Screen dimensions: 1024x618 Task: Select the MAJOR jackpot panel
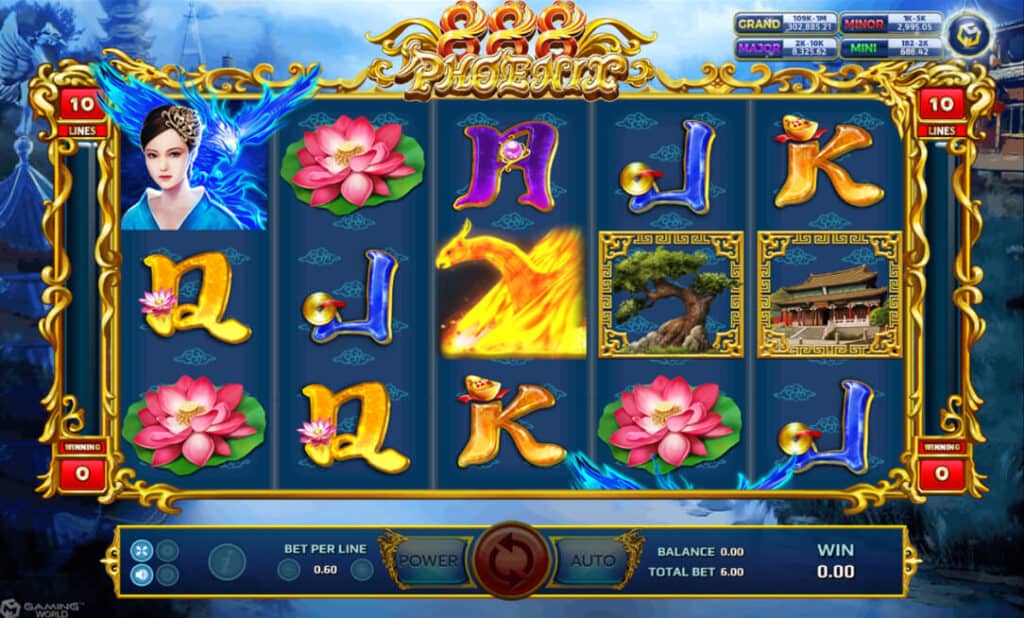pos(785,47)
